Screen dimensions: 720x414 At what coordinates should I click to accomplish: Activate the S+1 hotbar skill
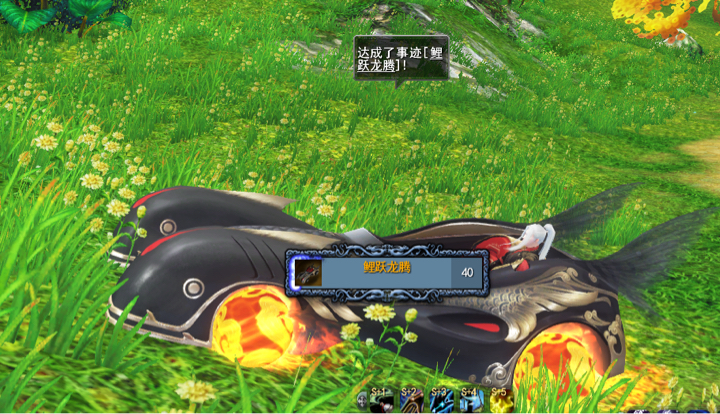[x=381, y=401]
